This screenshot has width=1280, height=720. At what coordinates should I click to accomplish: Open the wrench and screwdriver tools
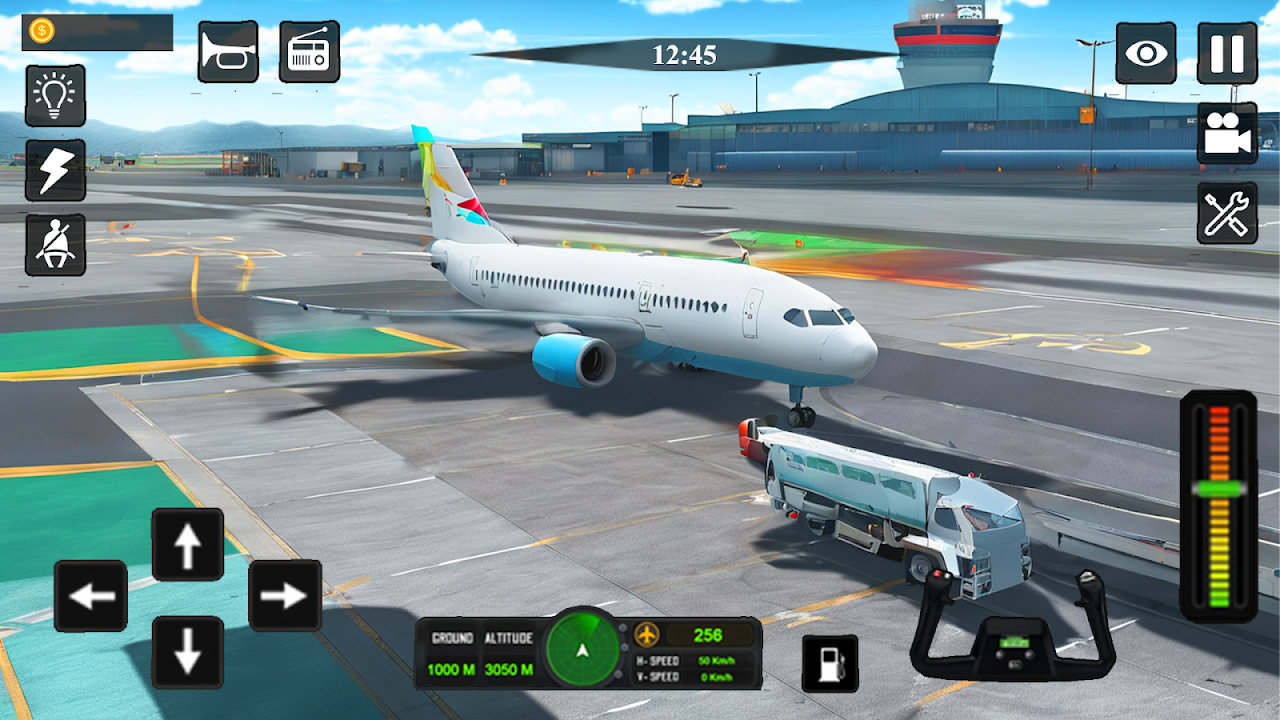tap(1227, 213)
